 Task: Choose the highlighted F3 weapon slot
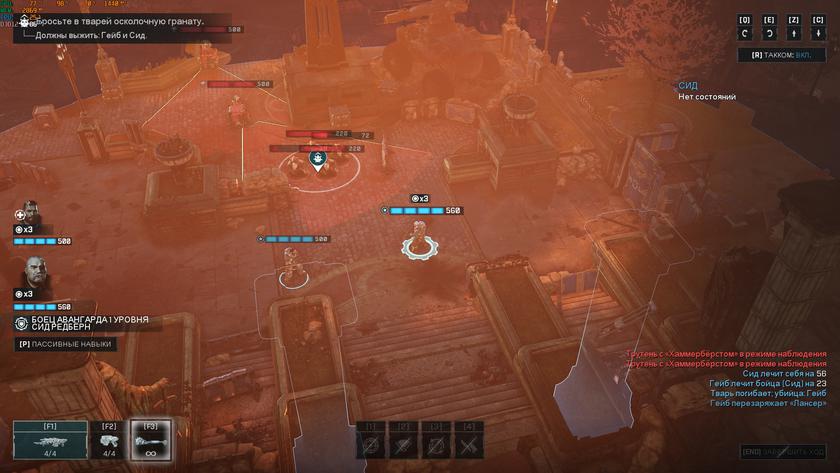point(151,441)
